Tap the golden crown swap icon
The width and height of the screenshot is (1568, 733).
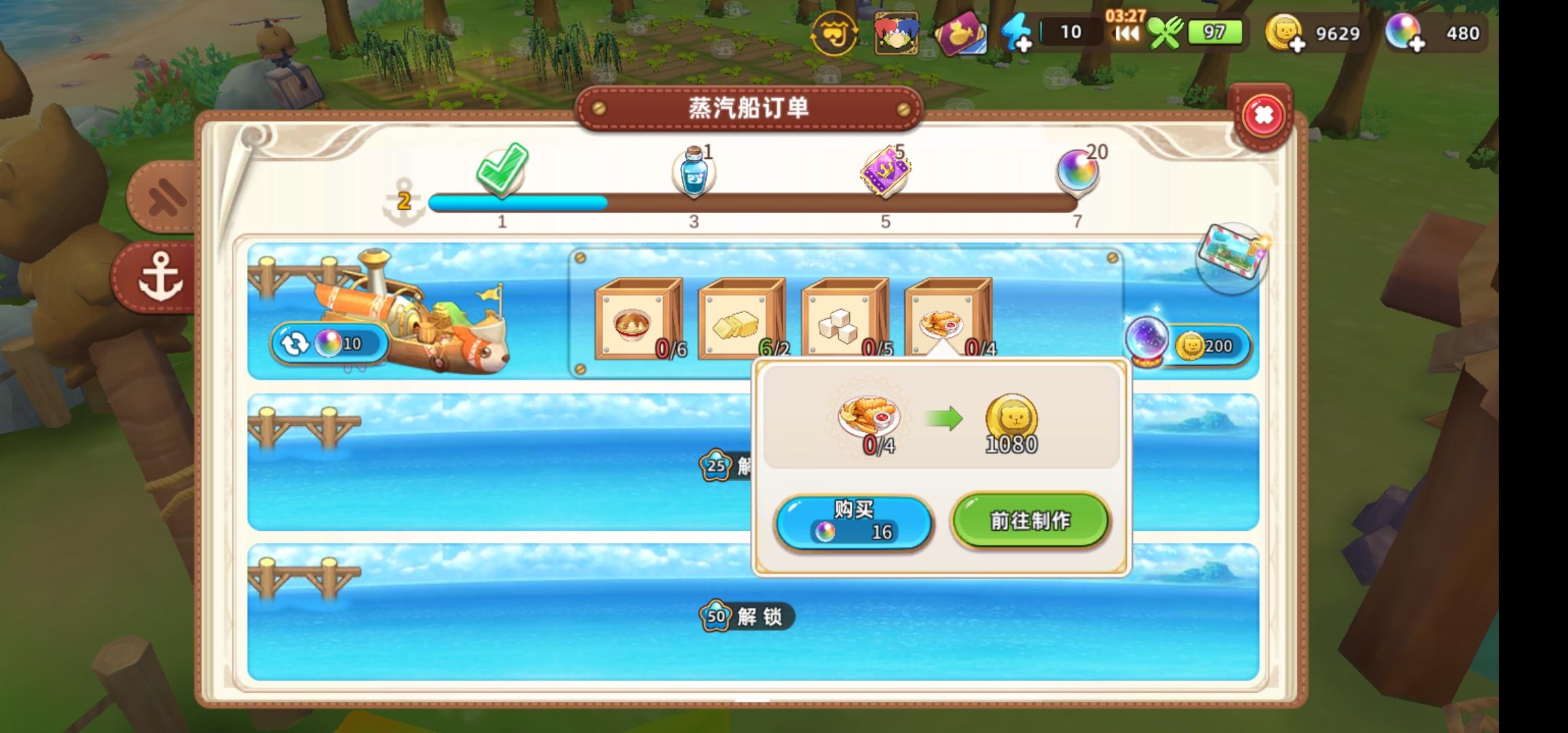click(836, 32)
